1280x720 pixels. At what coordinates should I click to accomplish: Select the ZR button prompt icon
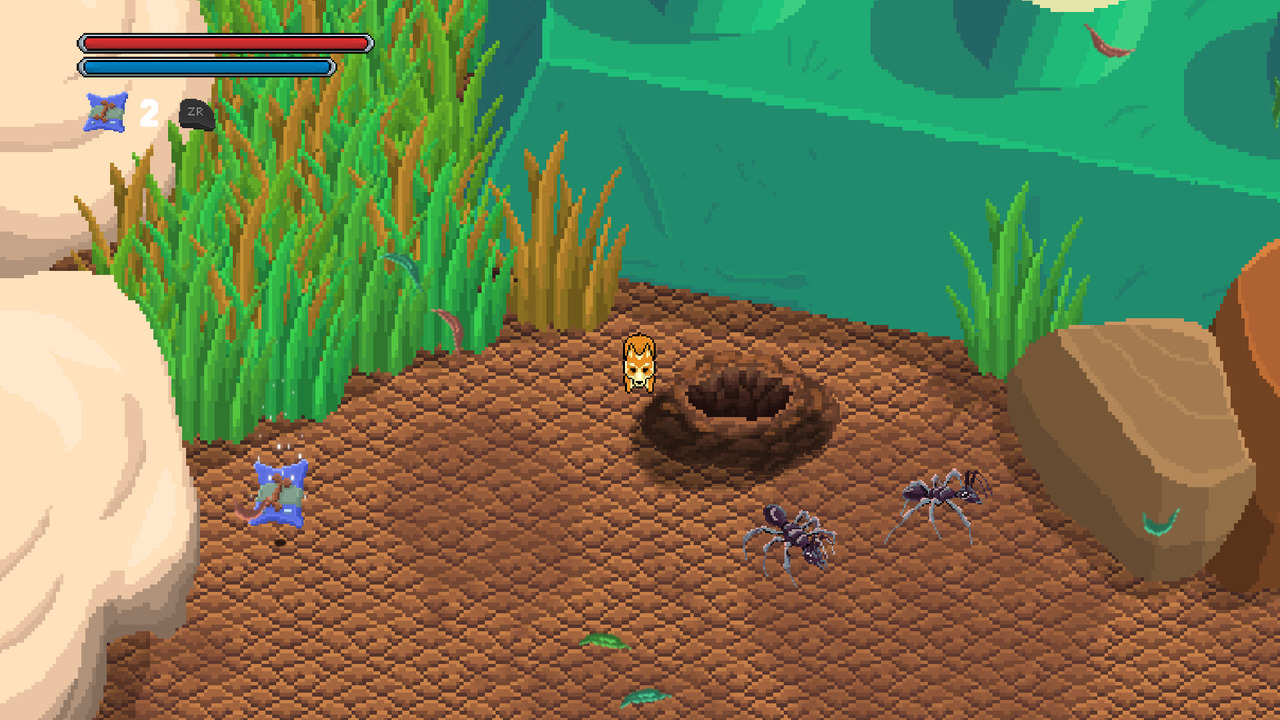pos(196,112)
